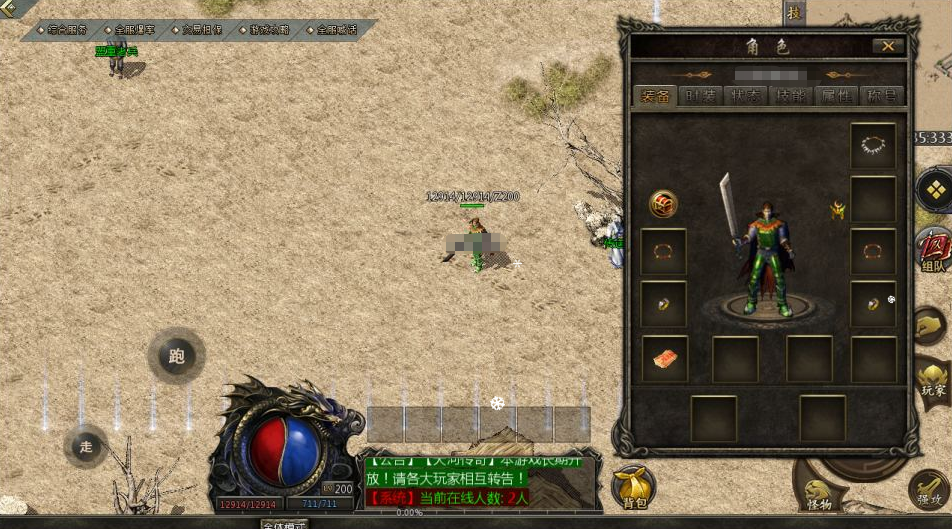
Task: Close the 角色 character panel
Action: 887,46
